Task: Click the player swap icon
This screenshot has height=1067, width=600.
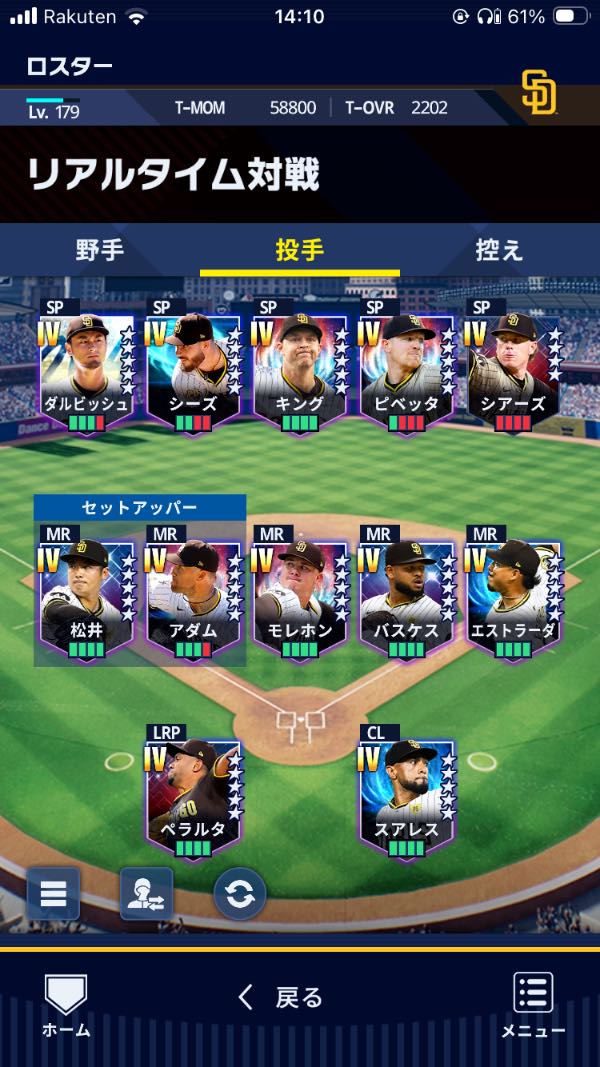Action: click(x=146, y=893)
